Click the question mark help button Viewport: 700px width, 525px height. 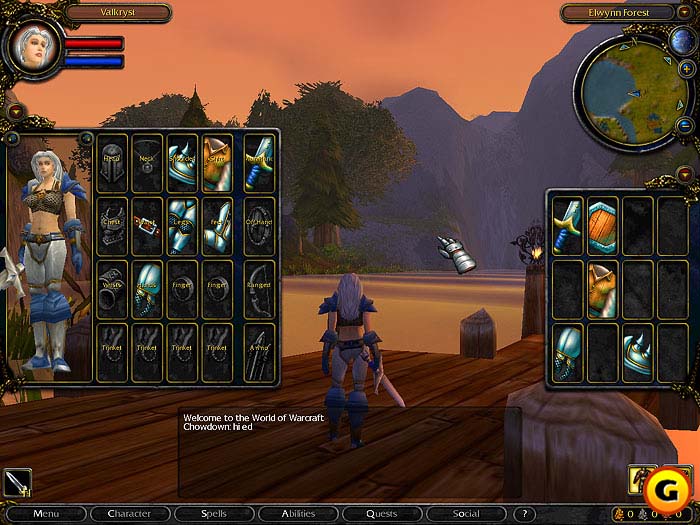pos(526,514)
